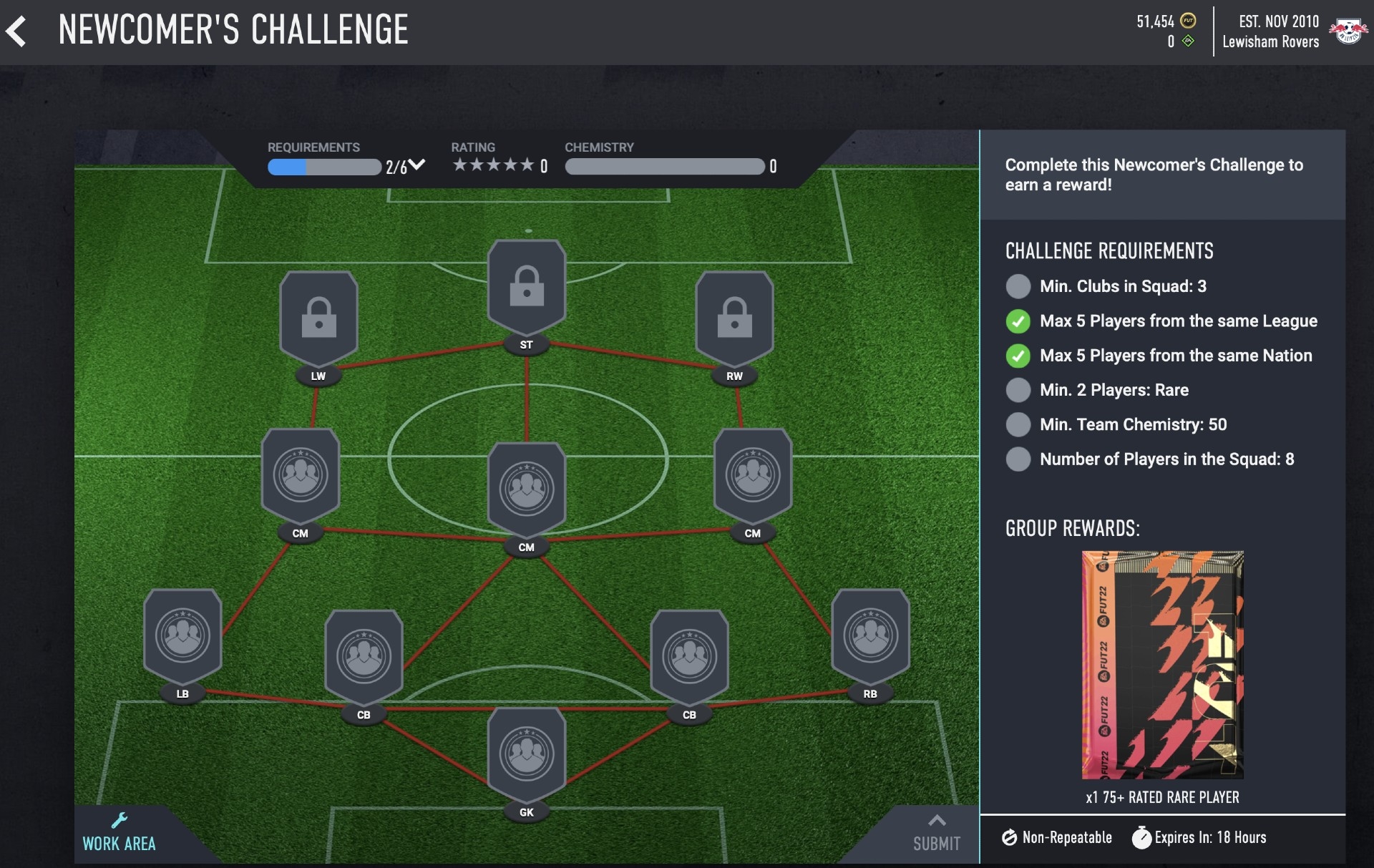Click the Non-Repeatable indicator icon
This screenshot has width=1374, height=868.
pos(1011,837)
